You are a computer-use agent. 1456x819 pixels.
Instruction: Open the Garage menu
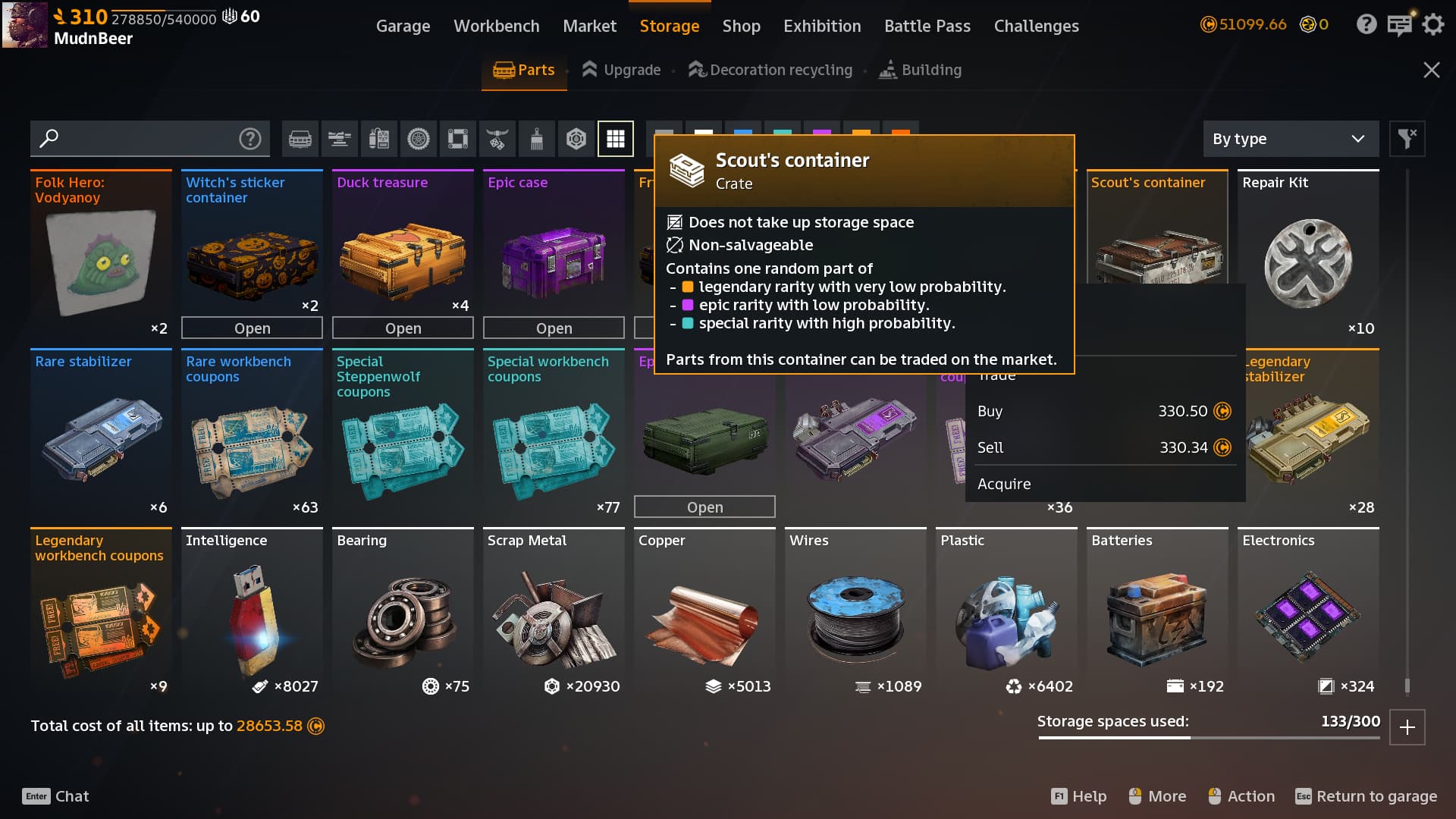(403, 26)
